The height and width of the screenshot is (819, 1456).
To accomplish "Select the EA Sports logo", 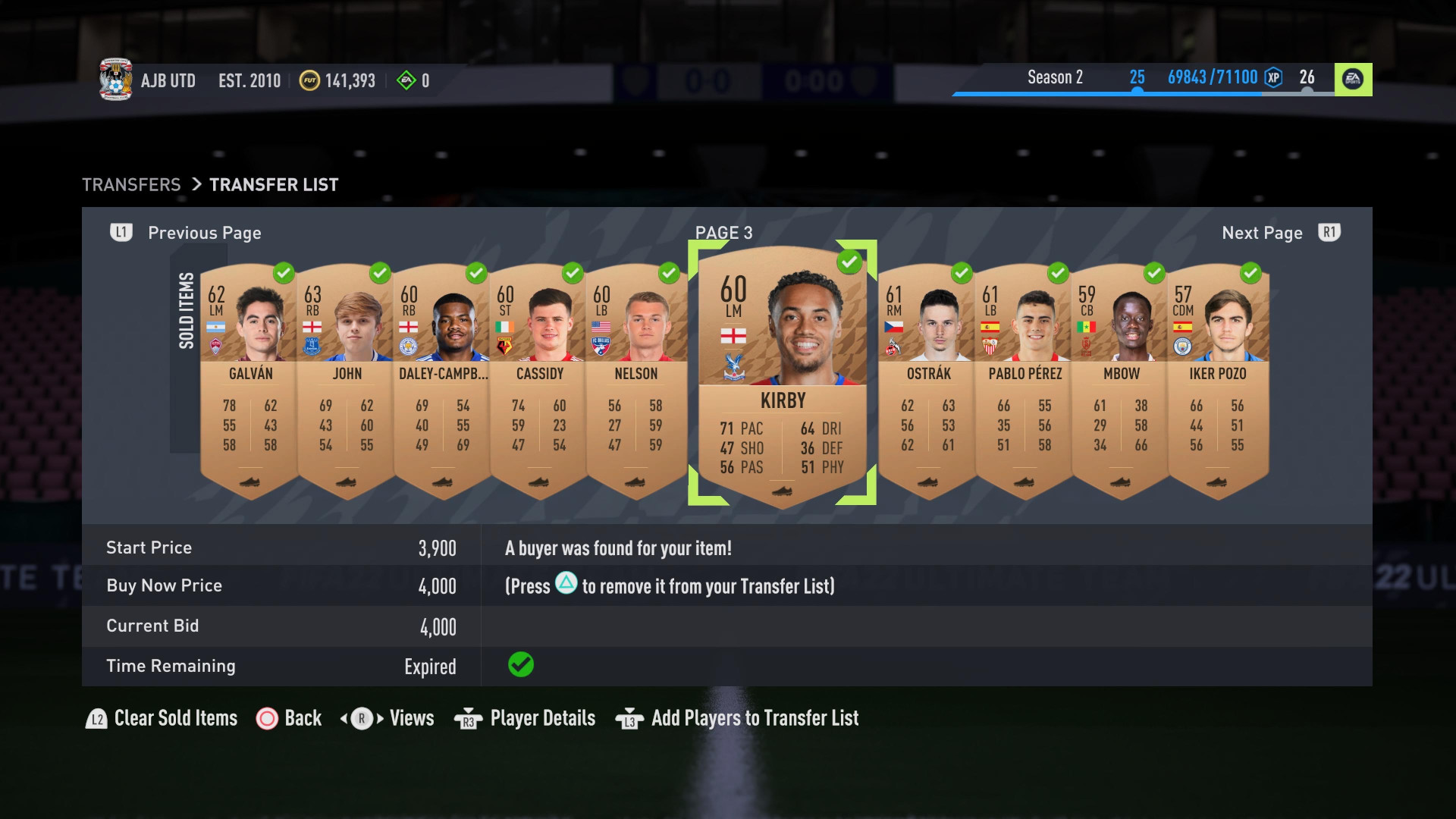I will pos(1354,80).
